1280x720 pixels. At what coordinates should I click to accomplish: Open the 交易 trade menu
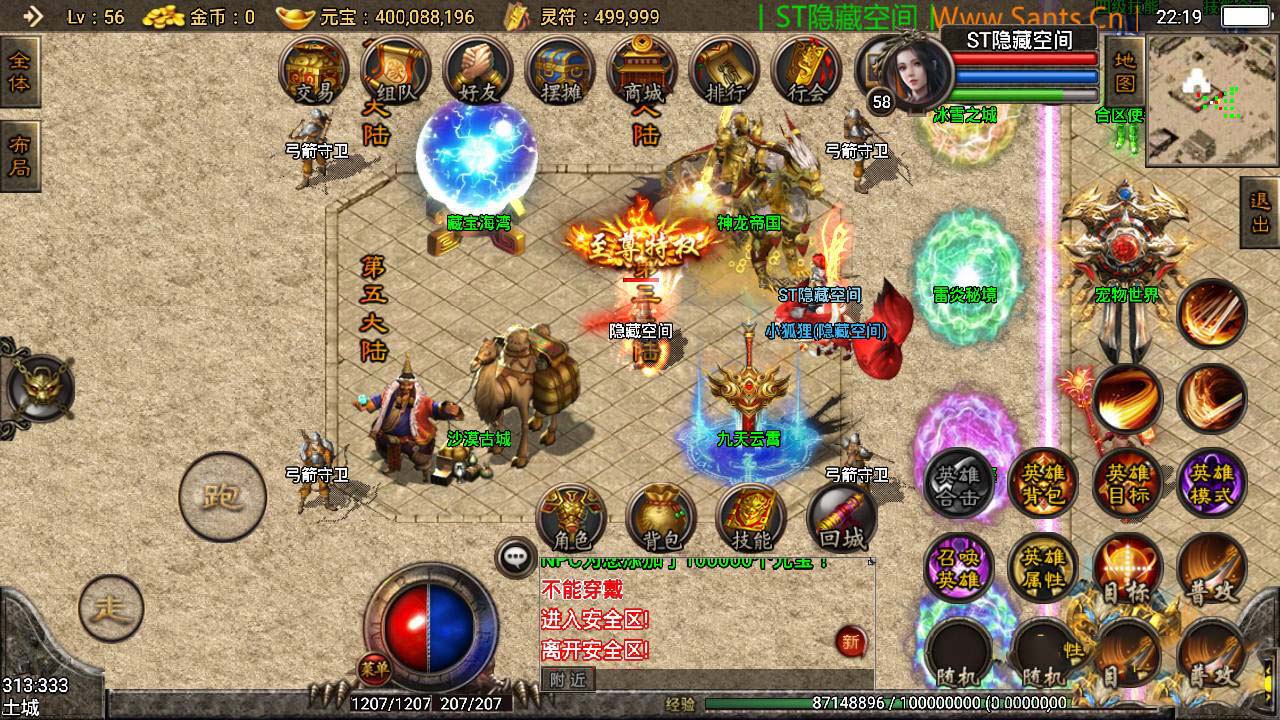pyautogui.click(x=314, y=72)
